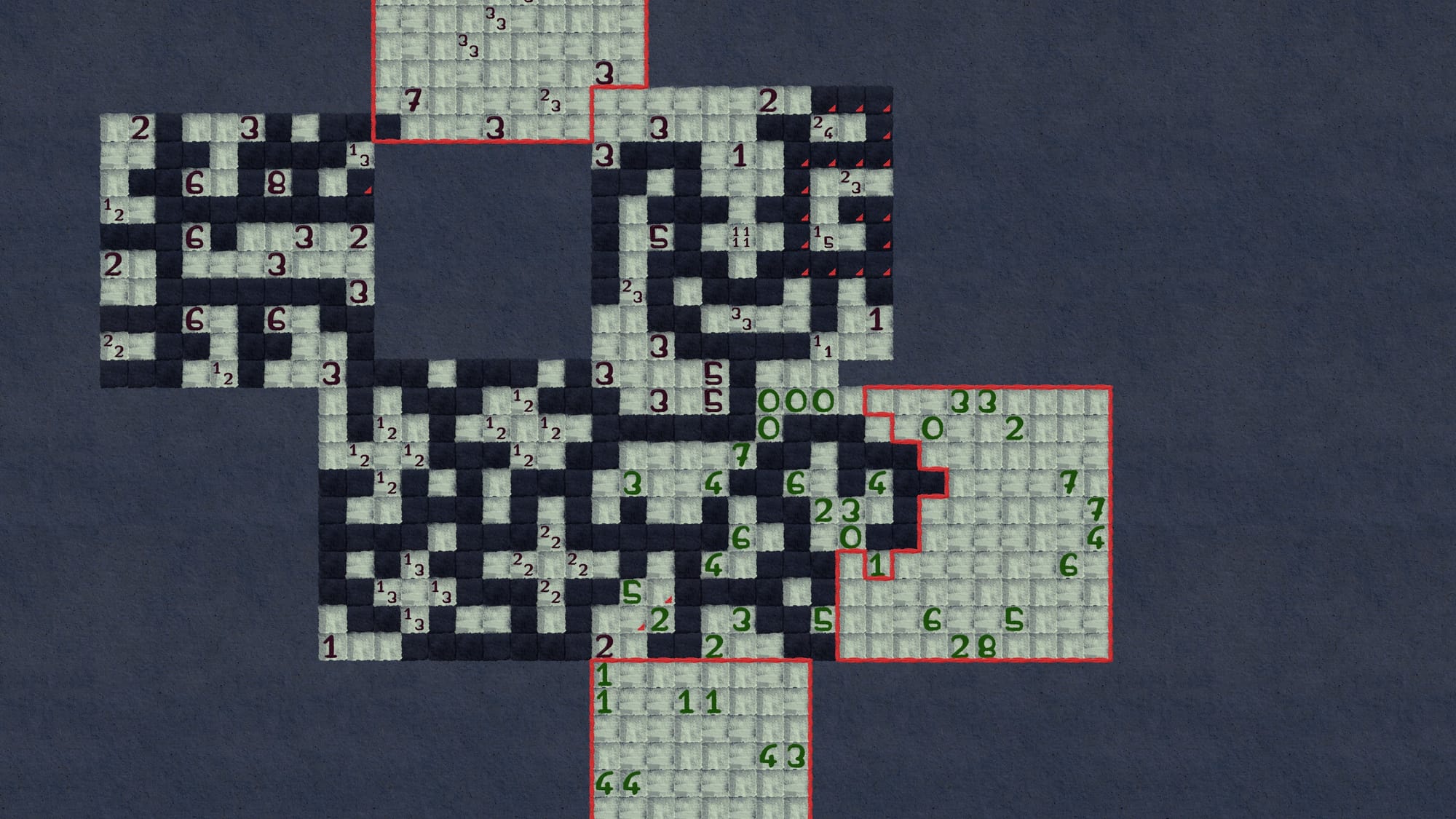Viewport: 1456px width, 819px height.
Task: Select the tile with the maroon number 8
Action: click(276, 183)
